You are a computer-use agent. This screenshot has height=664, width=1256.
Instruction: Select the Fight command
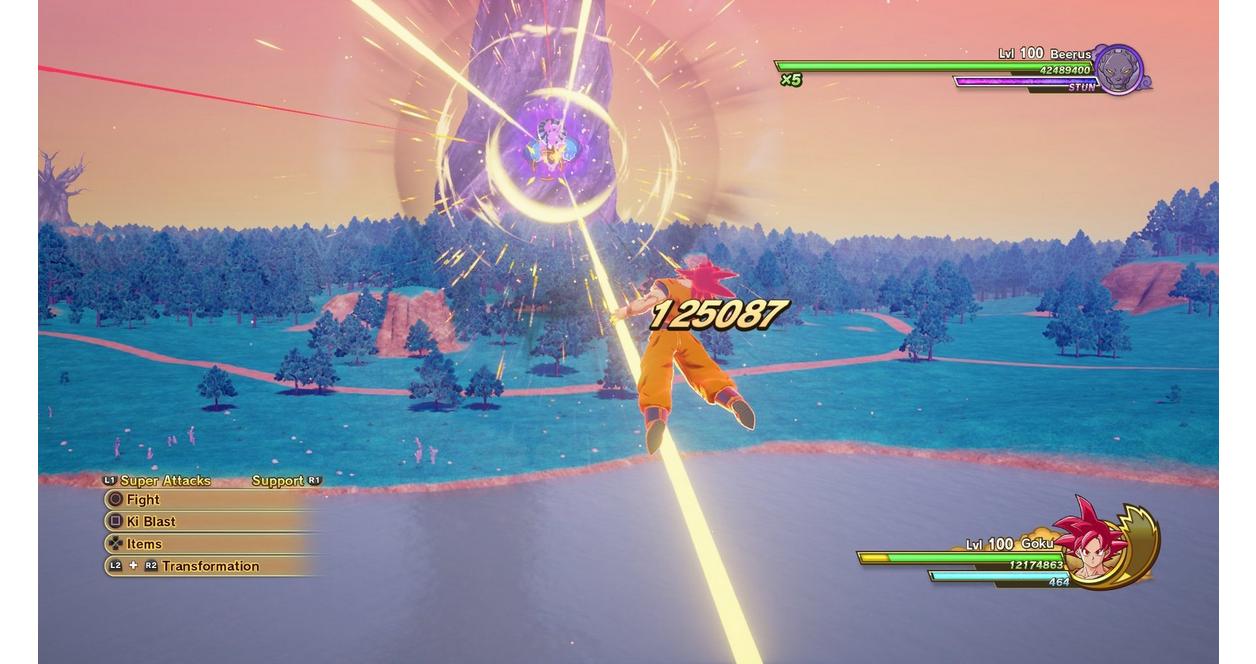[x=143, y=499]
